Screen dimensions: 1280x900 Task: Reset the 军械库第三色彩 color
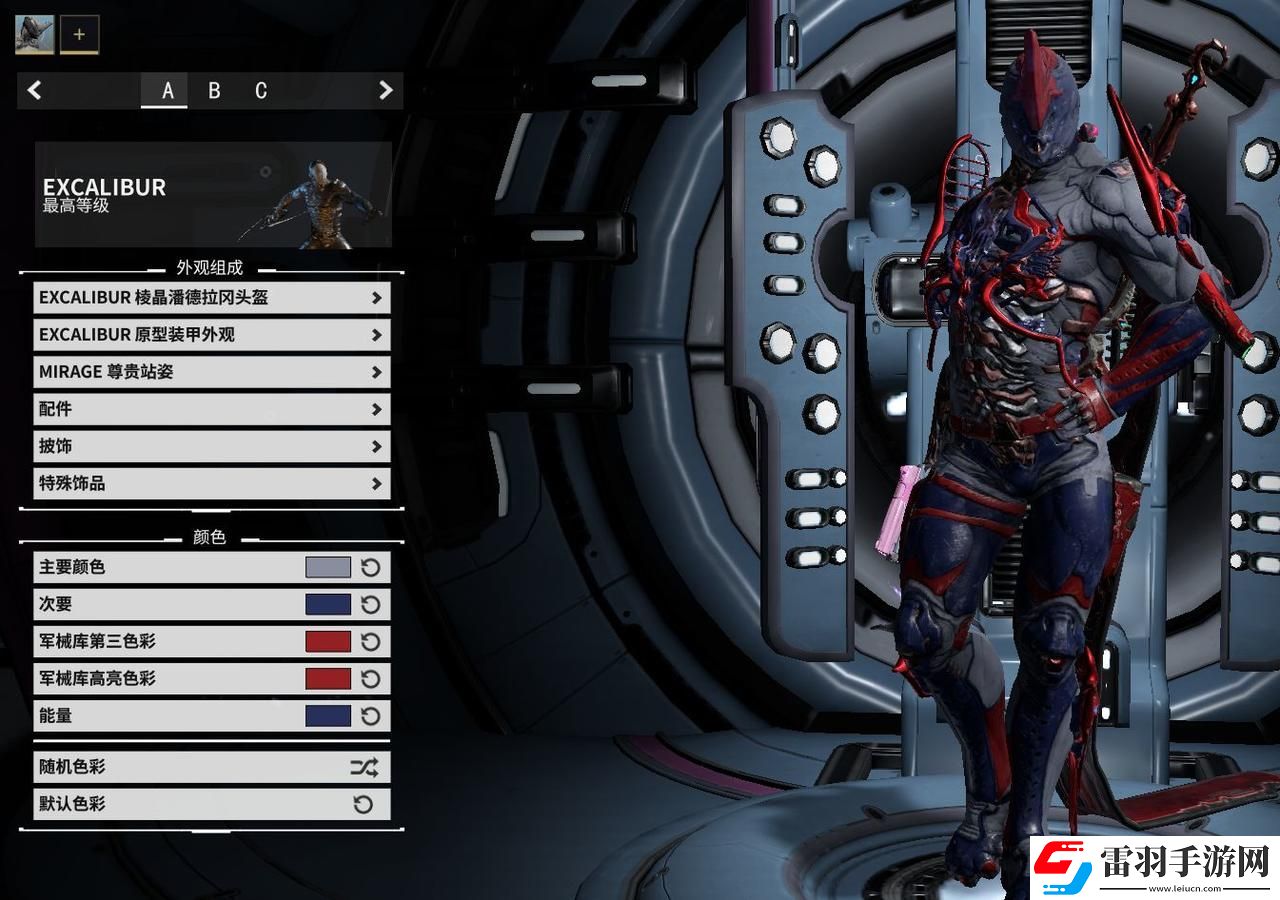[371, 642]
